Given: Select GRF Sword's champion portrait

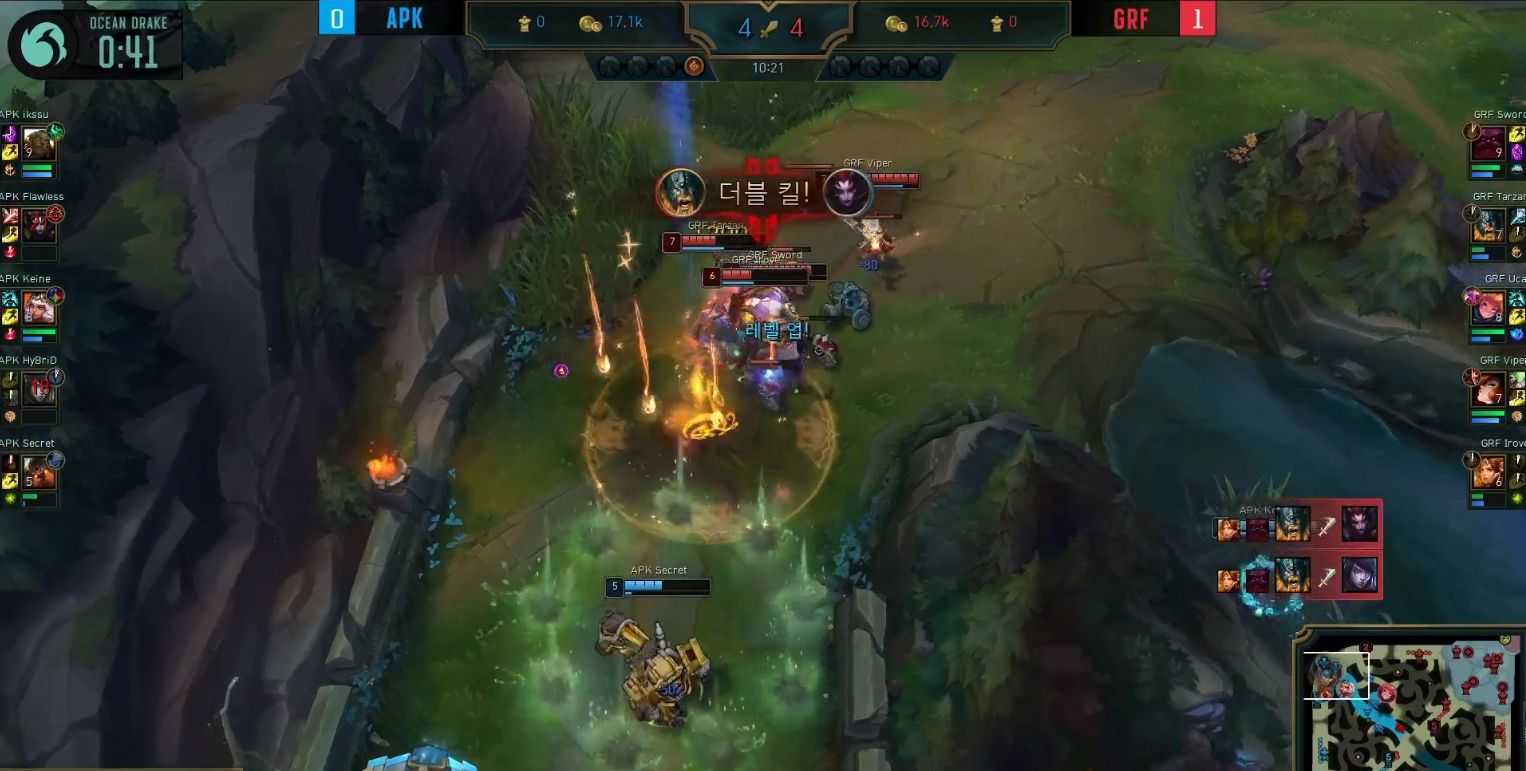Looking at the screenshot, I should pyautogui.click(x=1489, y=145).
